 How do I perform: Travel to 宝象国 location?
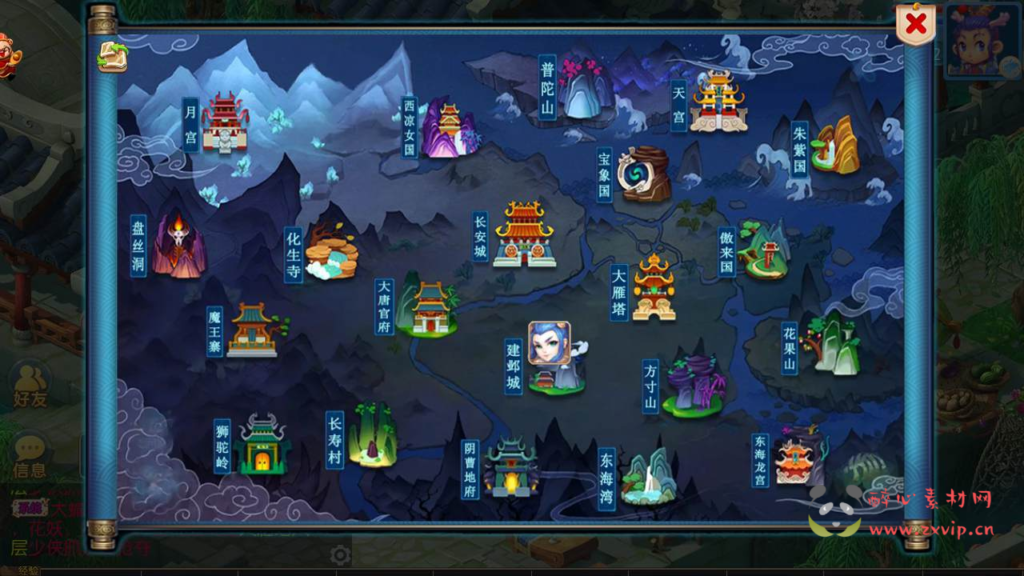(645, 174)
